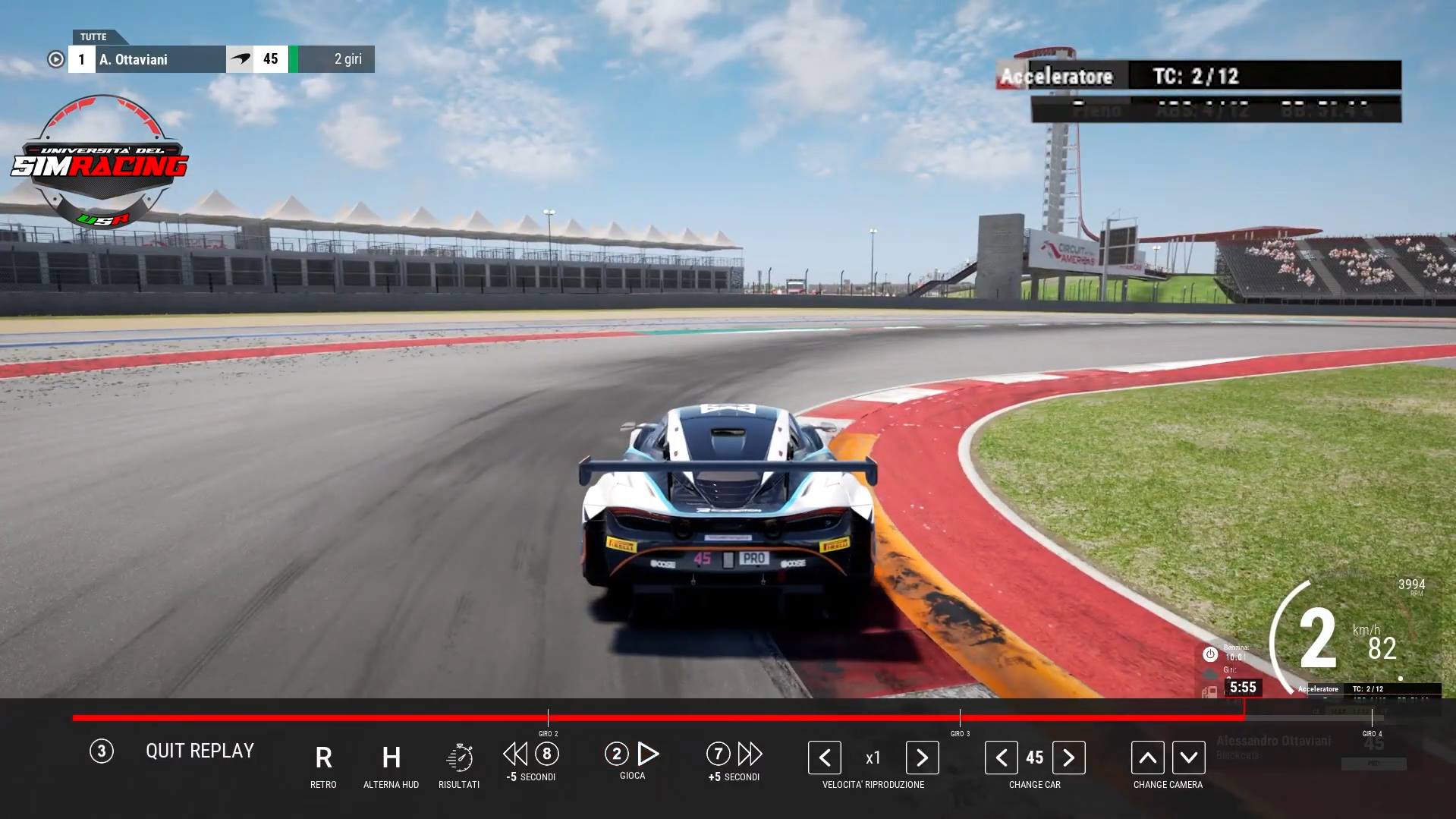
Task: Change camera with the down arrow
Action: tap(1188, 758)
